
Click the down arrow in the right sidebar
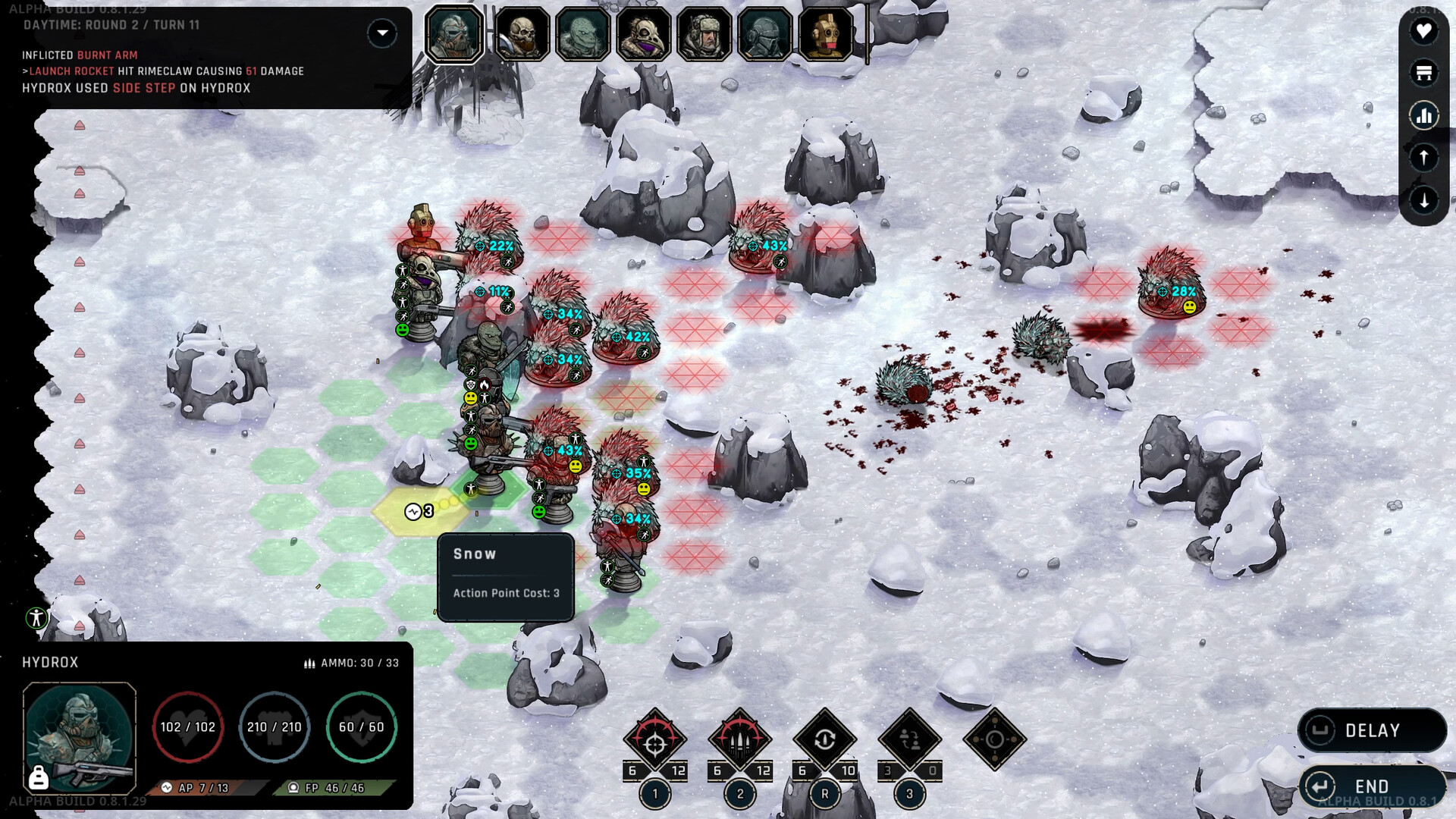tap(1424, 199)
